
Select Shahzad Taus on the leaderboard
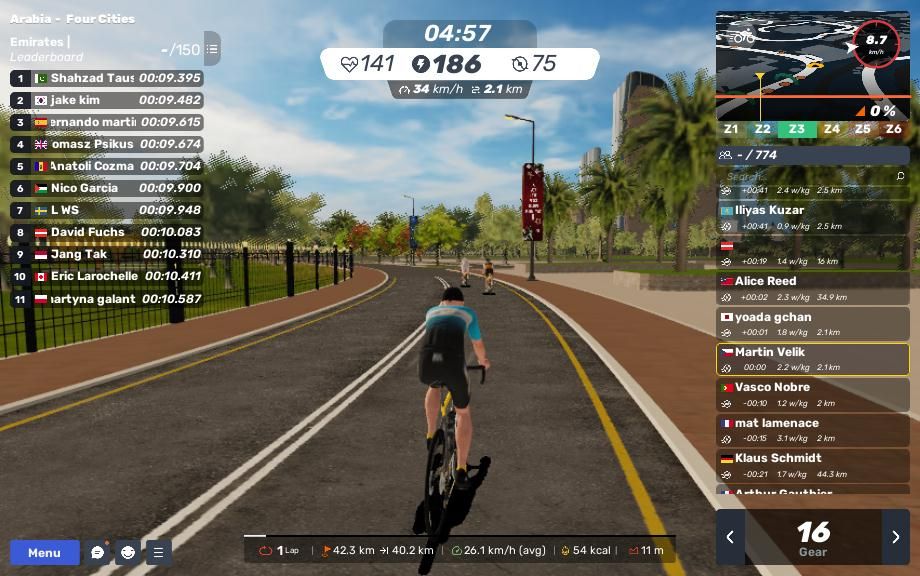tap(106, 78)
